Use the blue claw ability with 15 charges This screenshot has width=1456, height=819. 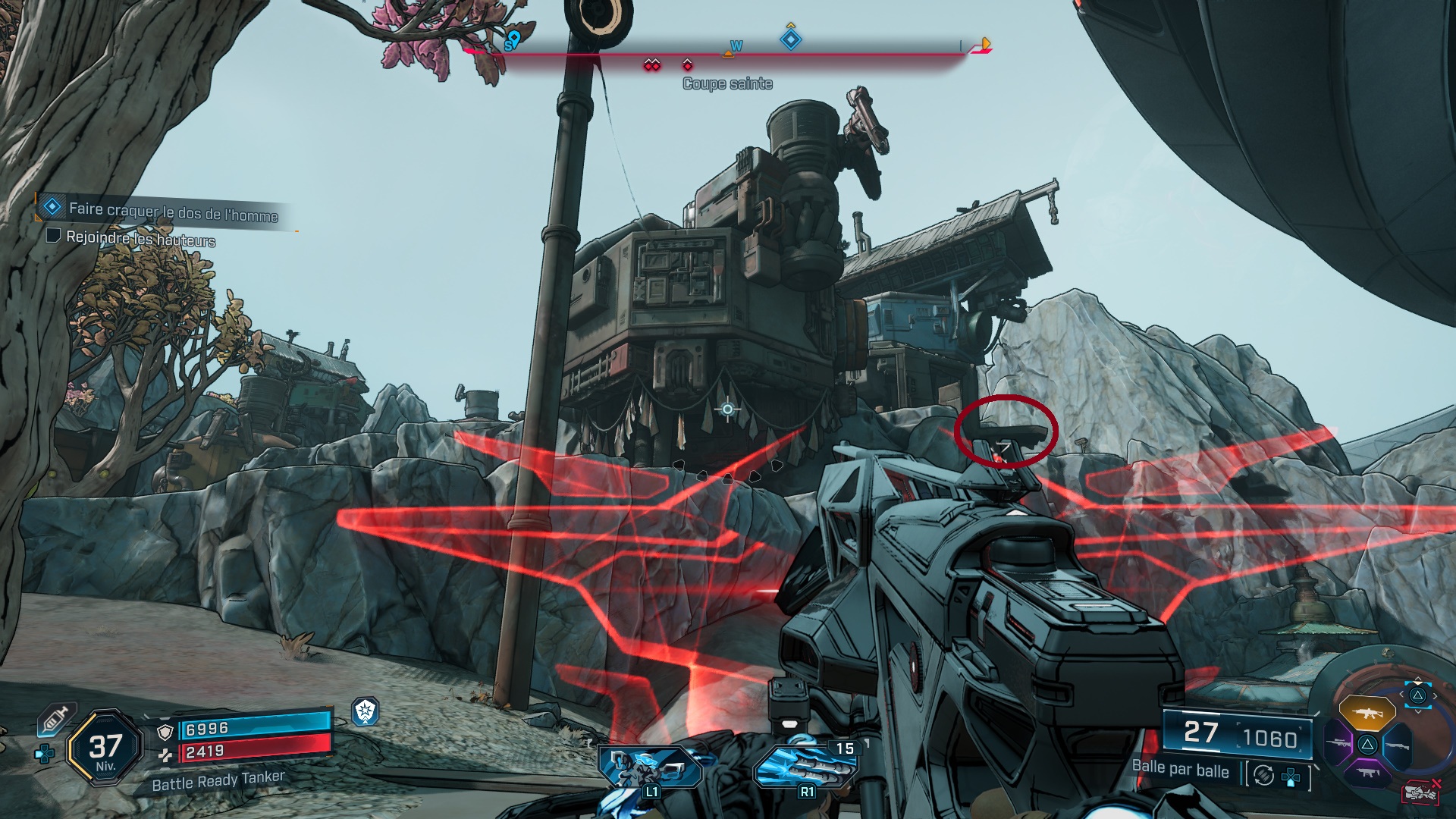805,766
